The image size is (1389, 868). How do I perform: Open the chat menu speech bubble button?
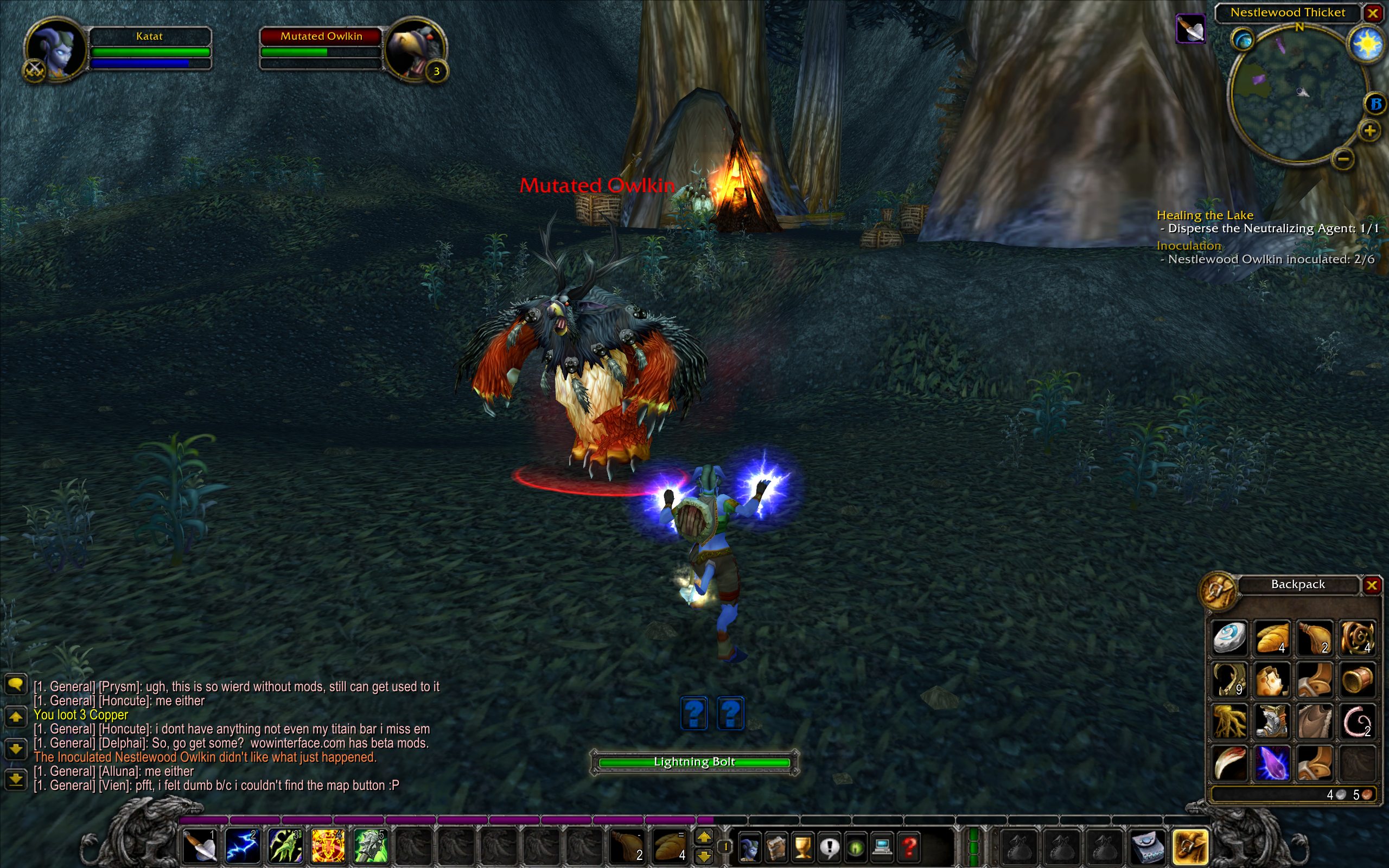point(16,684)
